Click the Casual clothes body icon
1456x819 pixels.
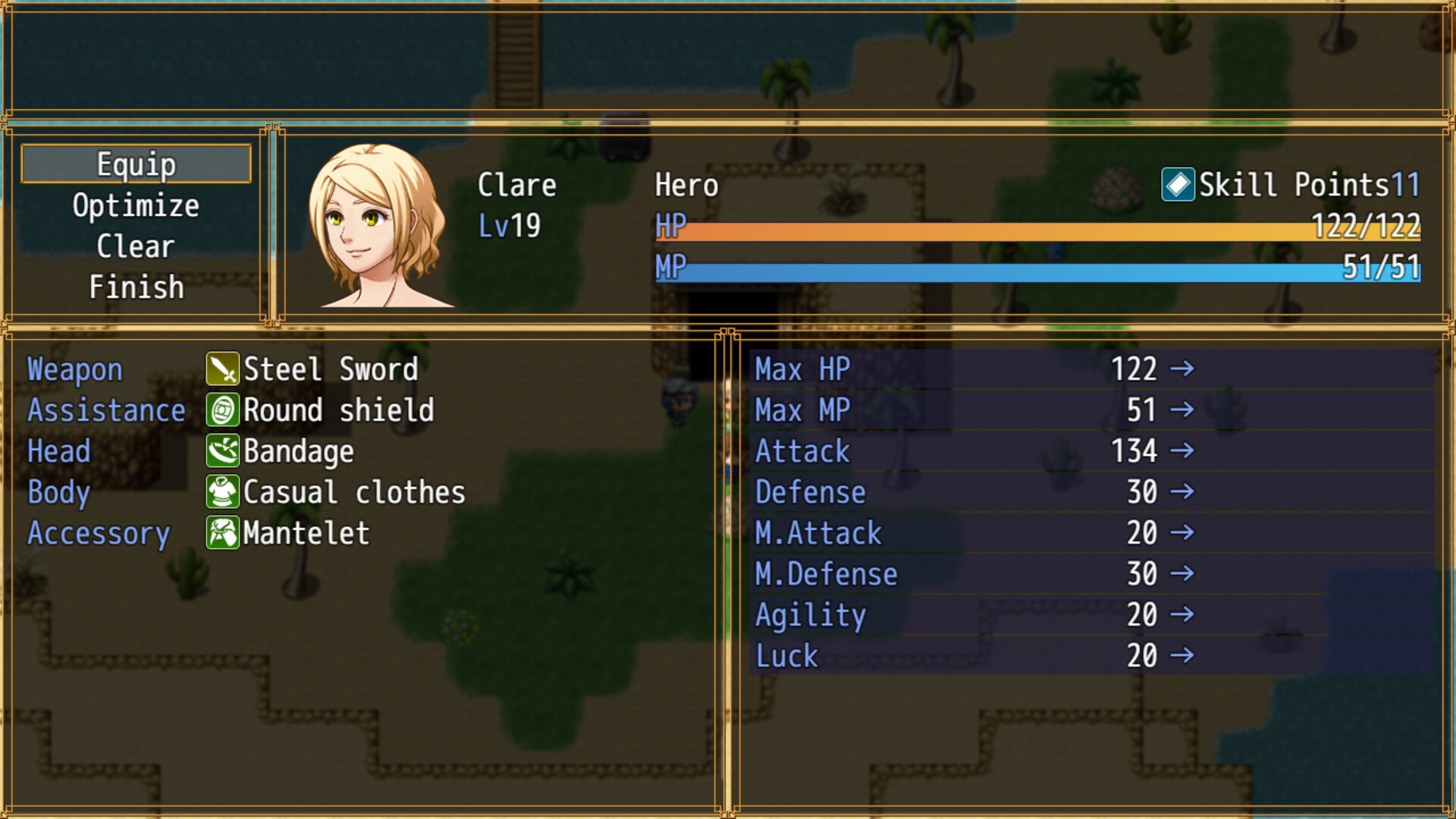(x=222, y=492)
